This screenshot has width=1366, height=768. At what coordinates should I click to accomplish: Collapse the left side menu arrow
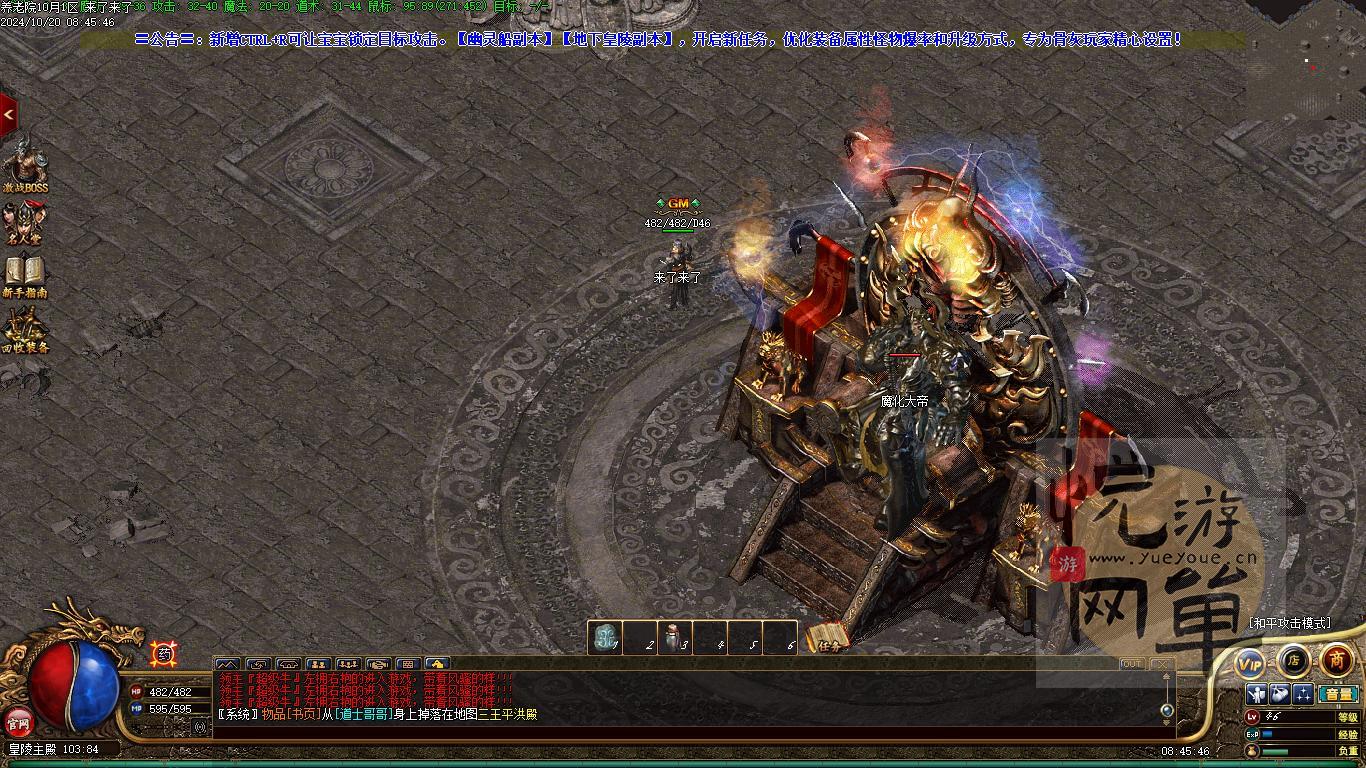point(8,115)
